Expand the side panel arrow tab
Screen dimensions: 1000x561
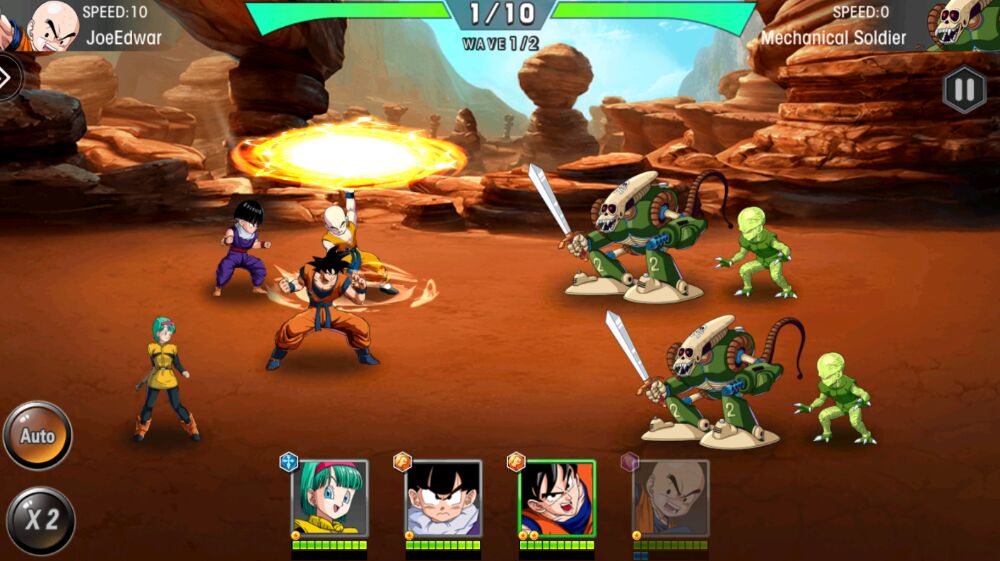(8, 77)
